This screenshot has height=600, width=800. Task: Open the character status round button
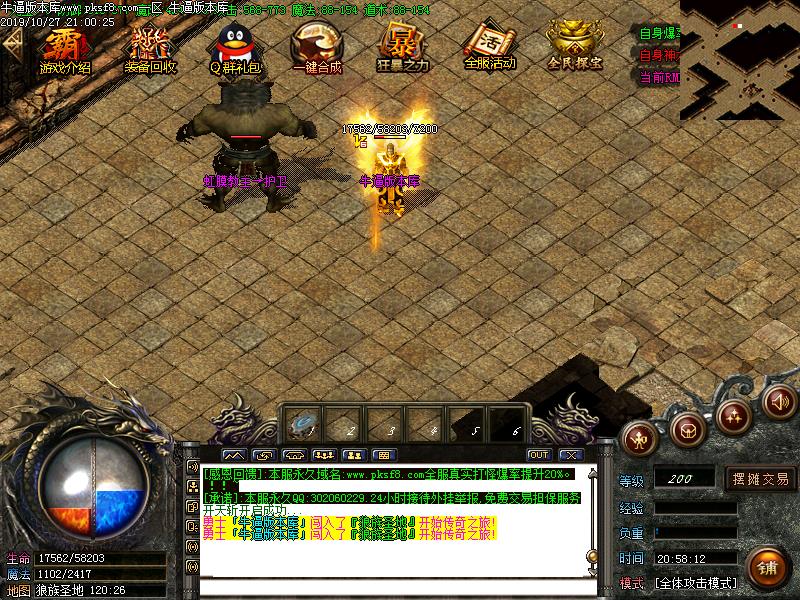point(641,436)
